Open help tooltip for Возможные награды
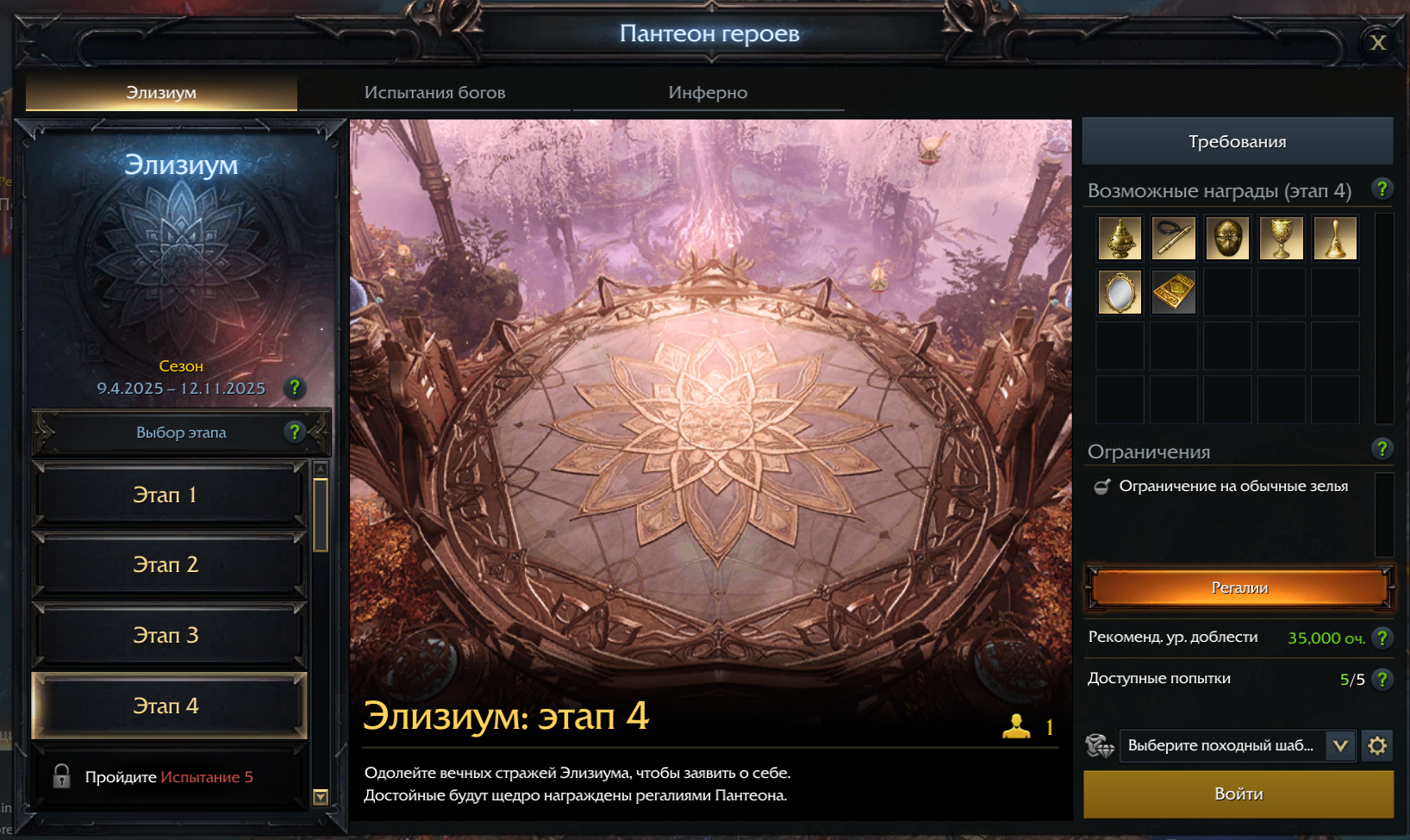1410x840 pixels. click(1383, 190)
